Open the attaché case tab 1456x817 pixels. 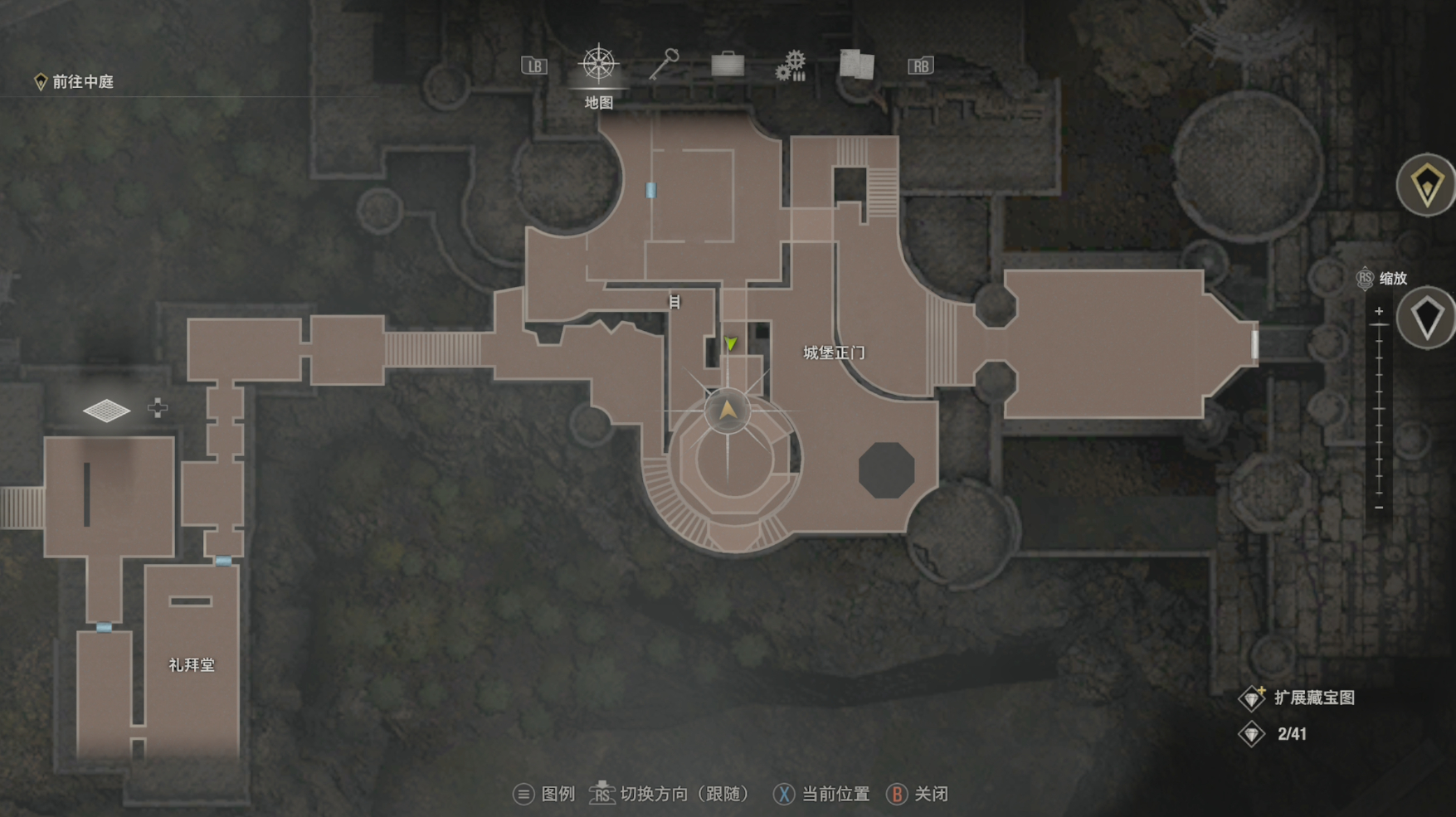pyautogui.click(x=728, y=64)
